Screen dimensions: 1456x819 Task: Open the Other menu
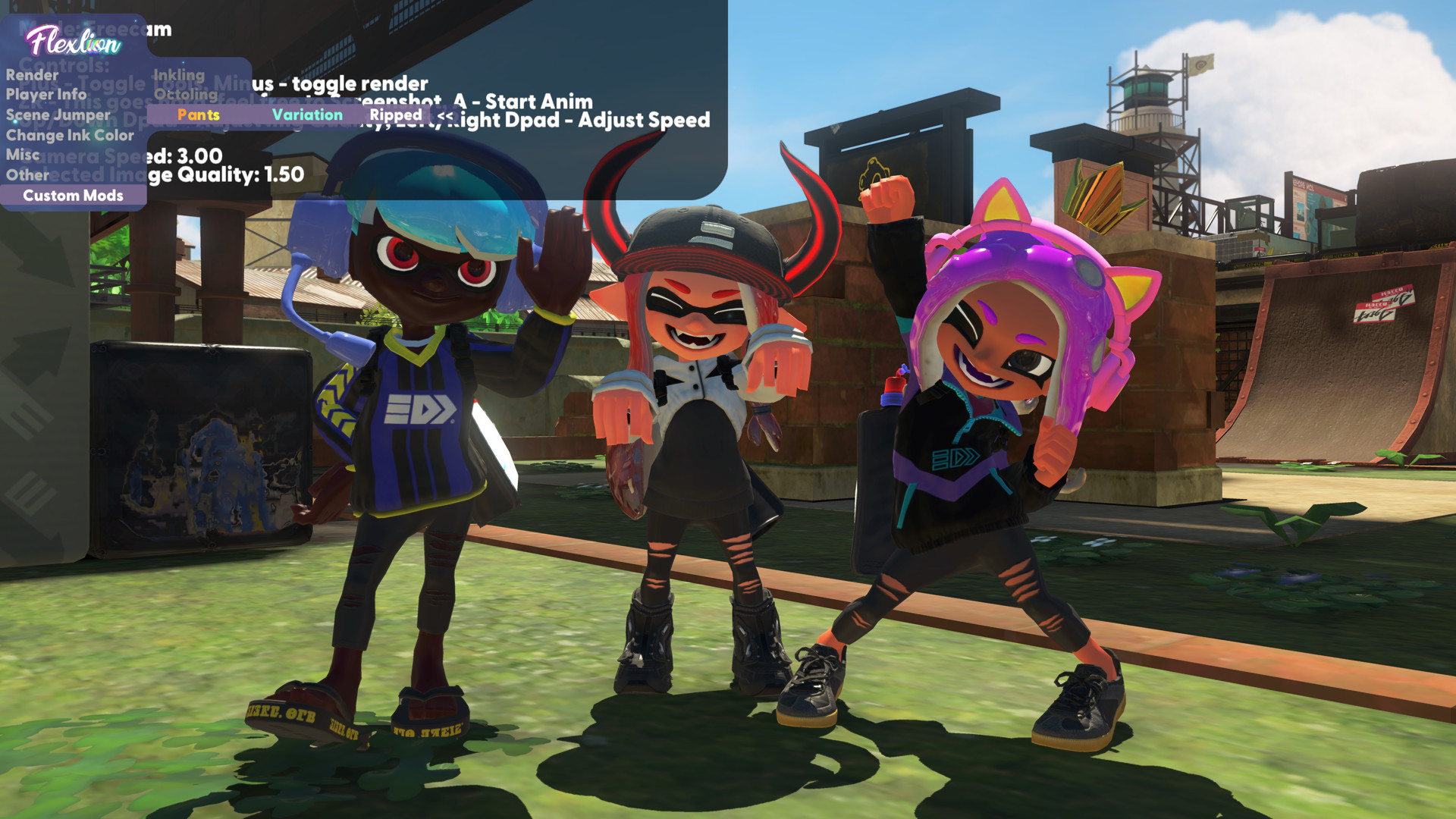(28, 175)
